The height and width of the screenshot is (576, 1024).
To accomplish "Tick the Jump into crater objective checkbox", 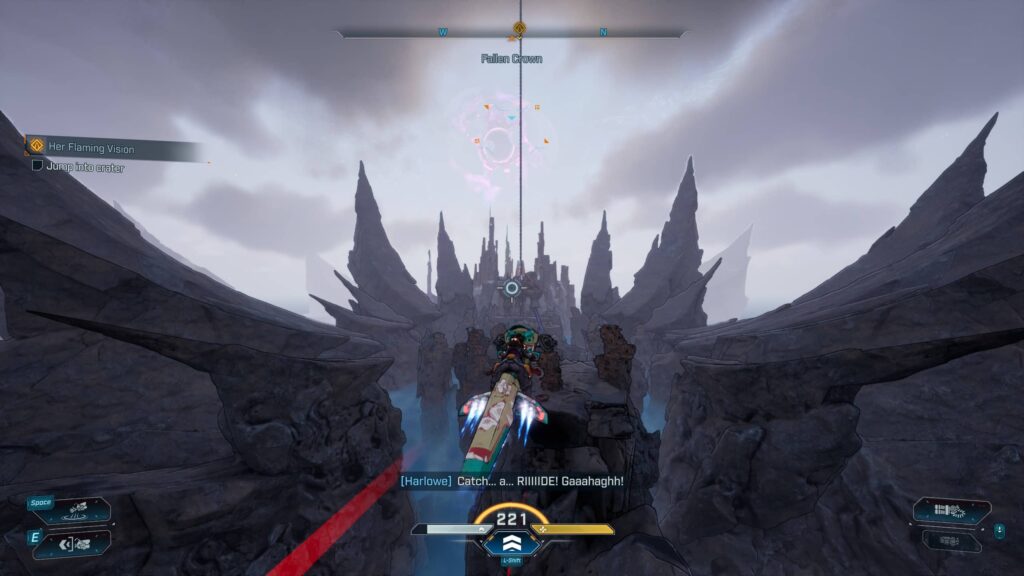I will [x=37, y=166].
